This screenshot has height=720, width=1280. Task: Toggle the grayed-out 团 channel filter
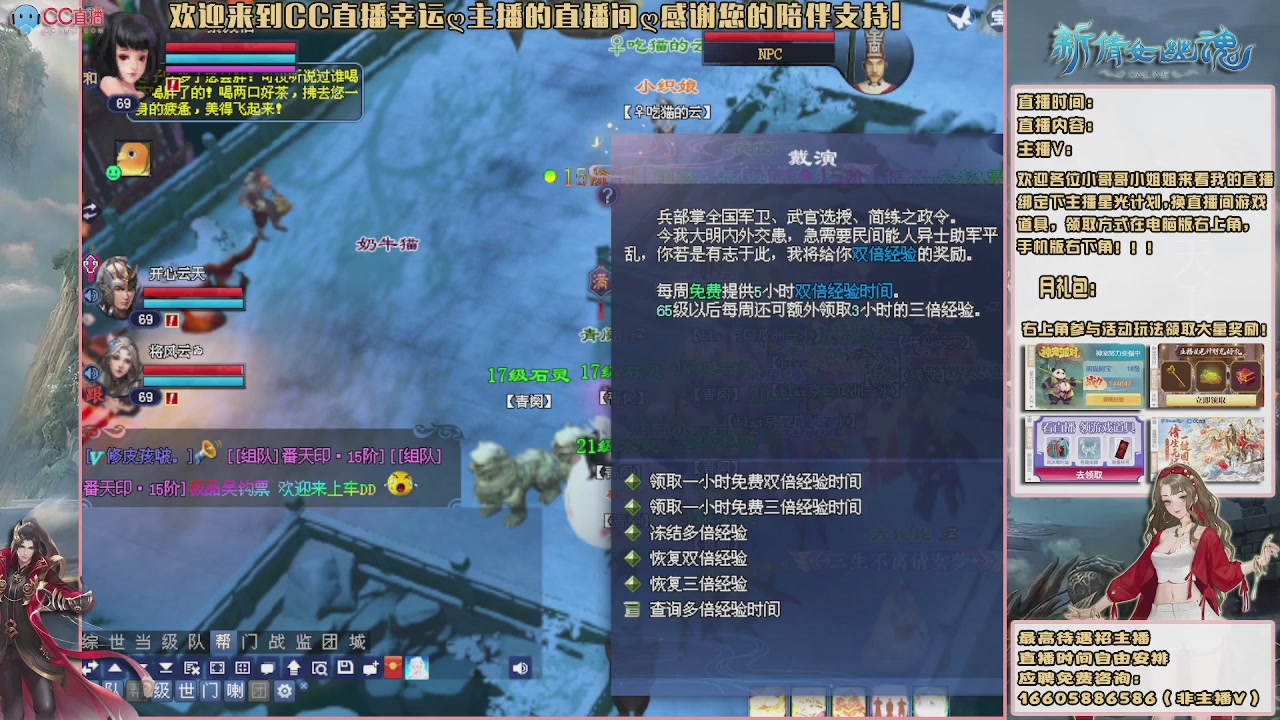(x=258, y=691)
